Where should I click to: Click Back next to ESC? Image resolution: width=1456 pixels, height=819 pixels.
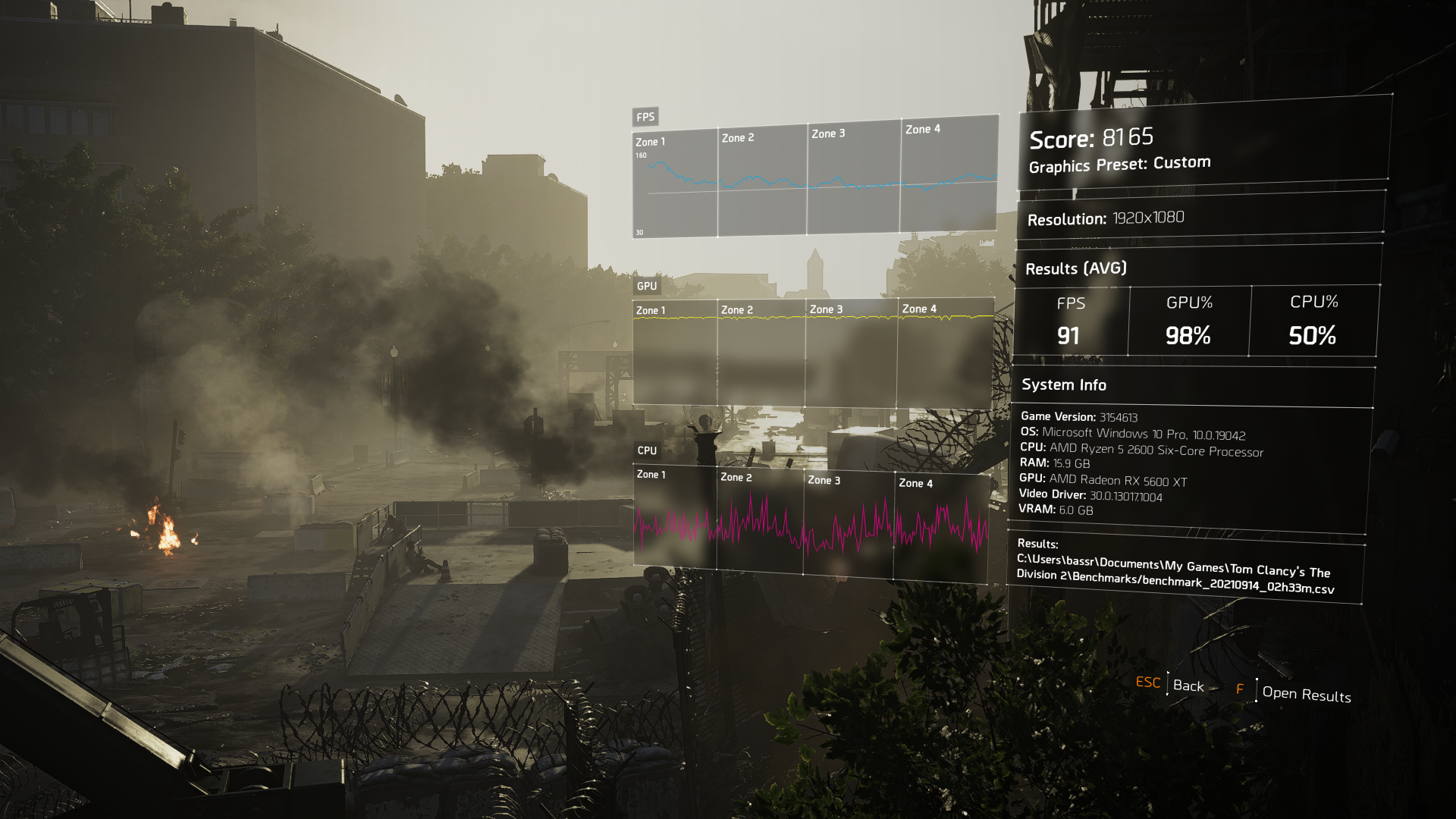1188,686
